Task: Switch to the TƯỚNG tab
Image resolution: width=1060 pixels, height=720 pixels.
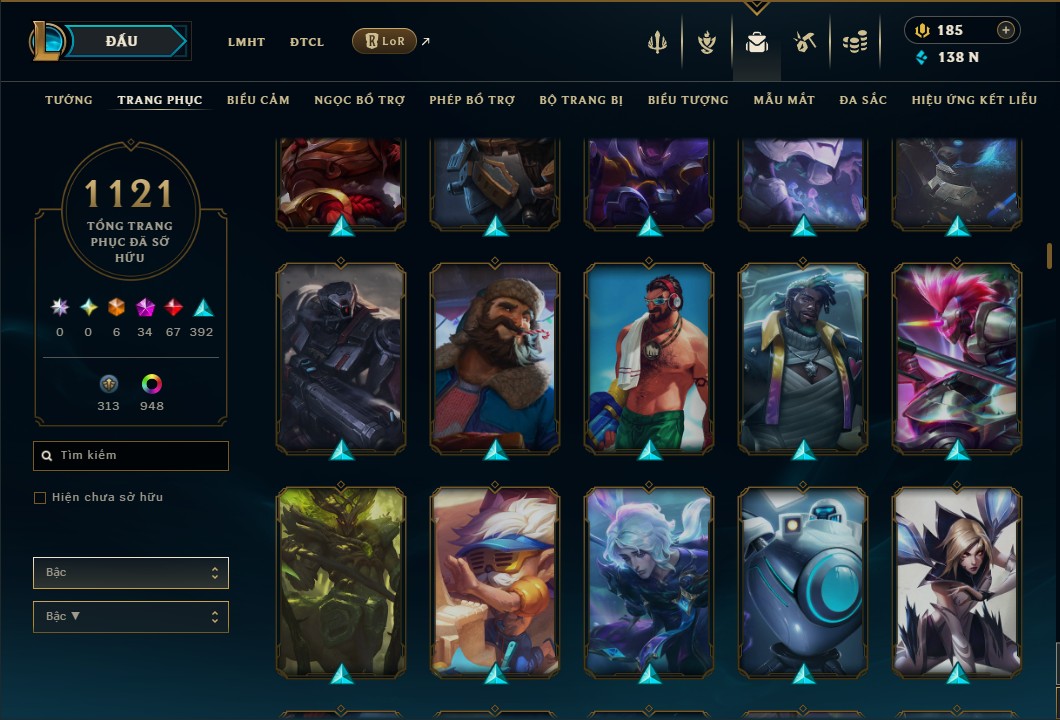Action: (69, 100)
